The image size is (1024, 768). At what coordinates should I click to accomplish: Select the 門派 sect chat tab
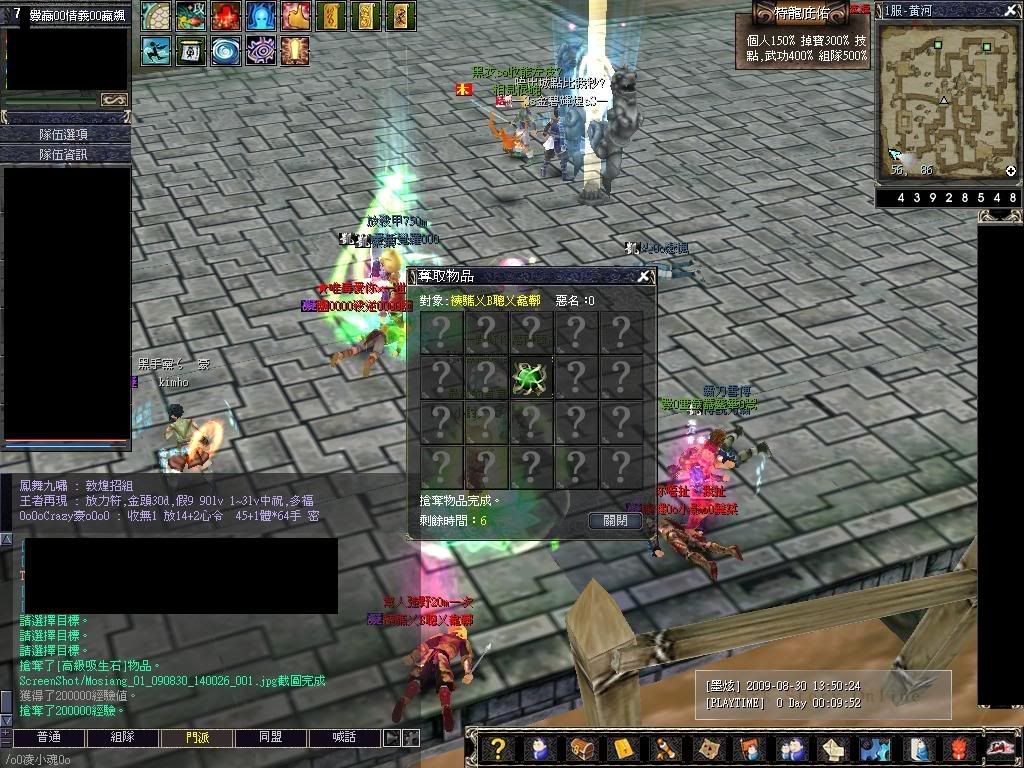point(198,737)
